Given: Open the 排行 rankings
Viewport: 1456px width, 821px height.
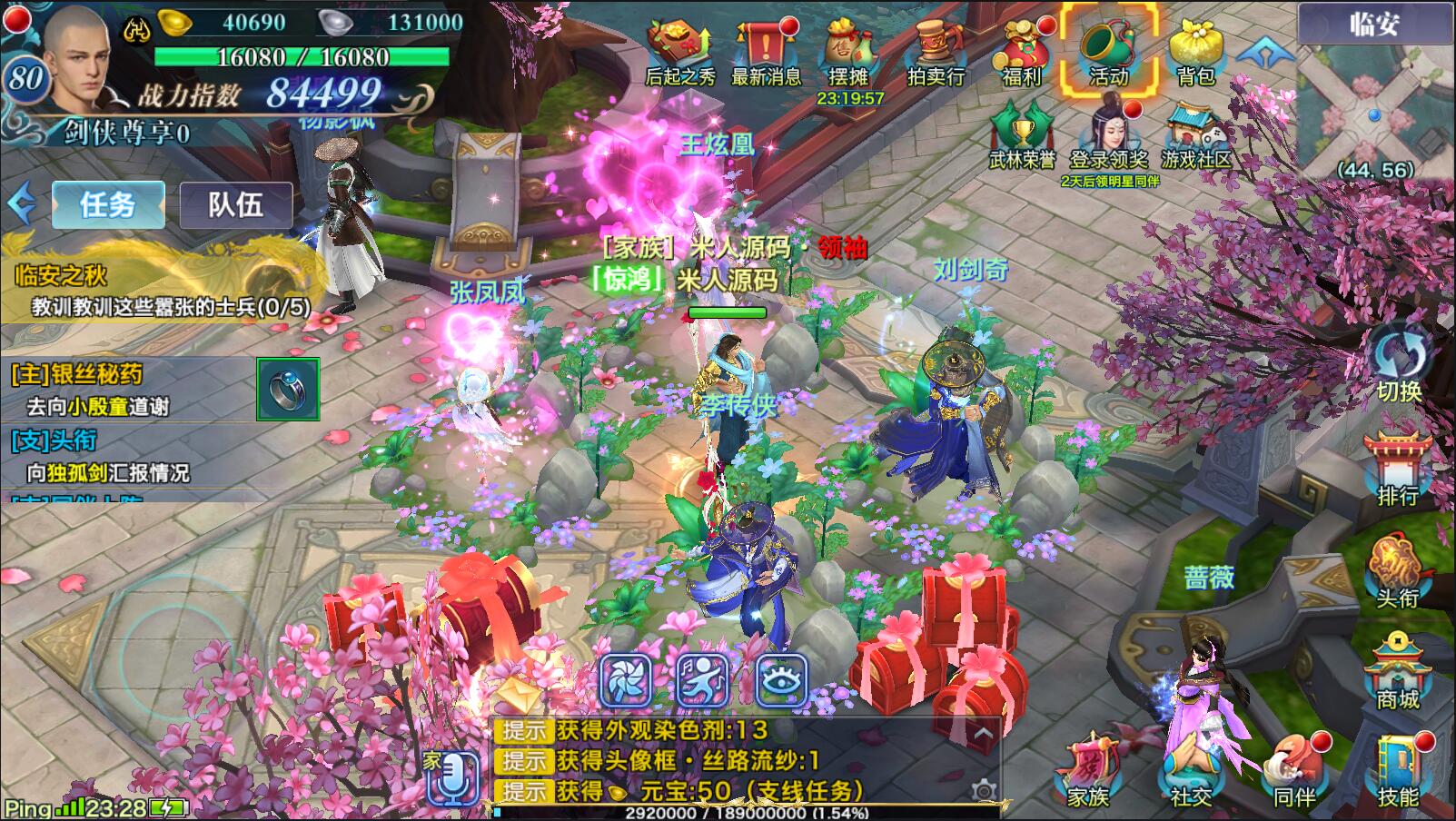Looking at the screenshot, I should [x=1399, y=468].
